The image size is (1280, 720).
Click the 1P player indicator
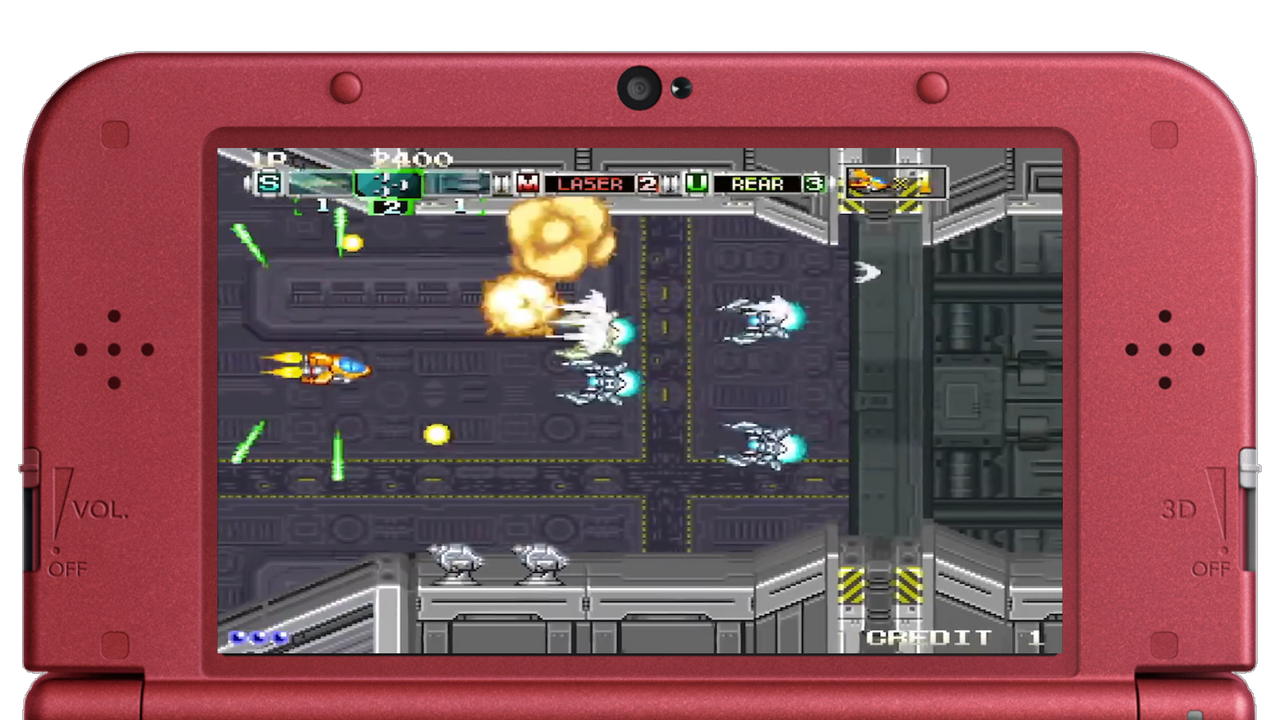[x=271, y=158]
